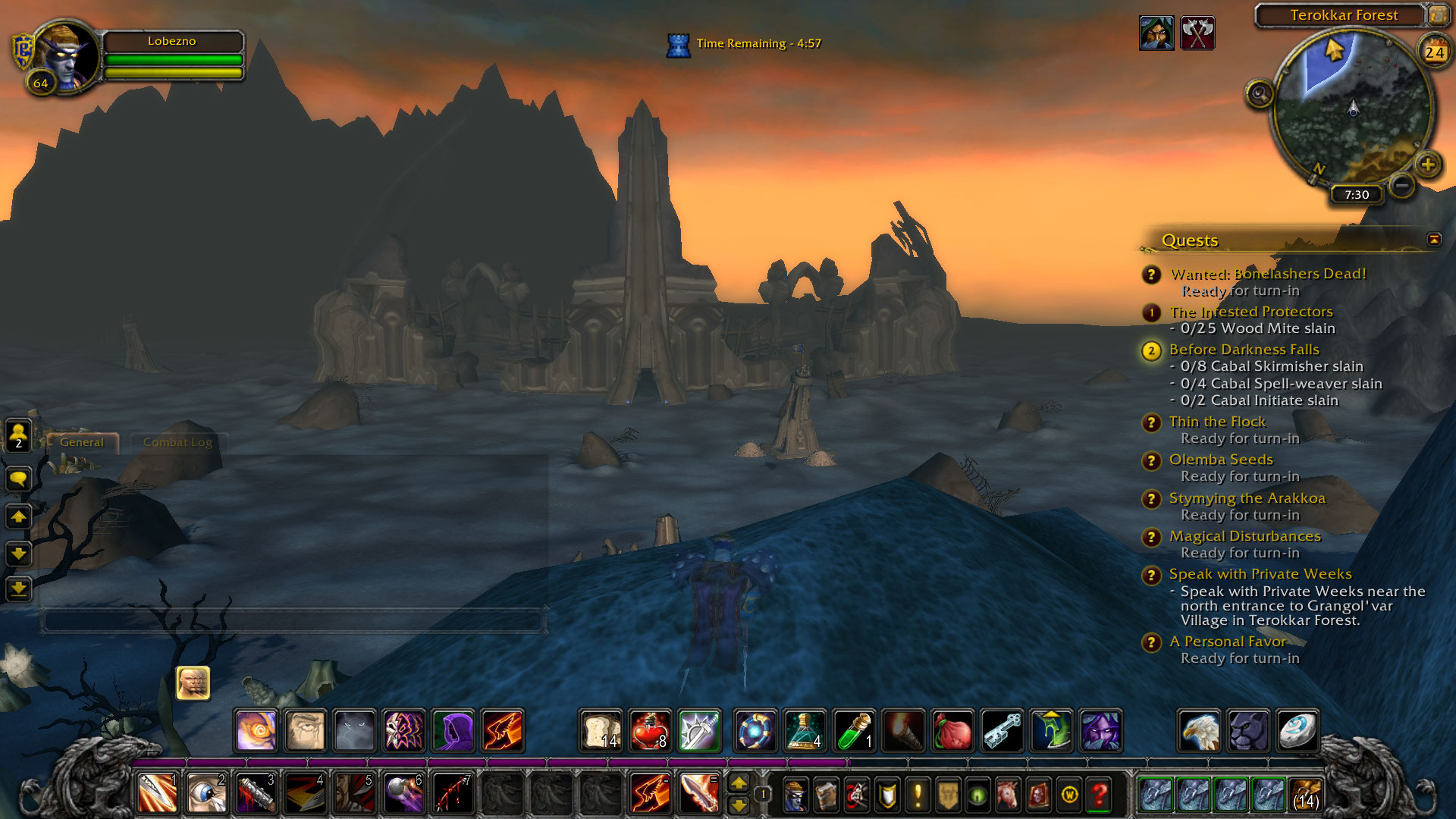1456x819 pixels.
Task: Use the Hearthstone
Action: (1297, 731)
